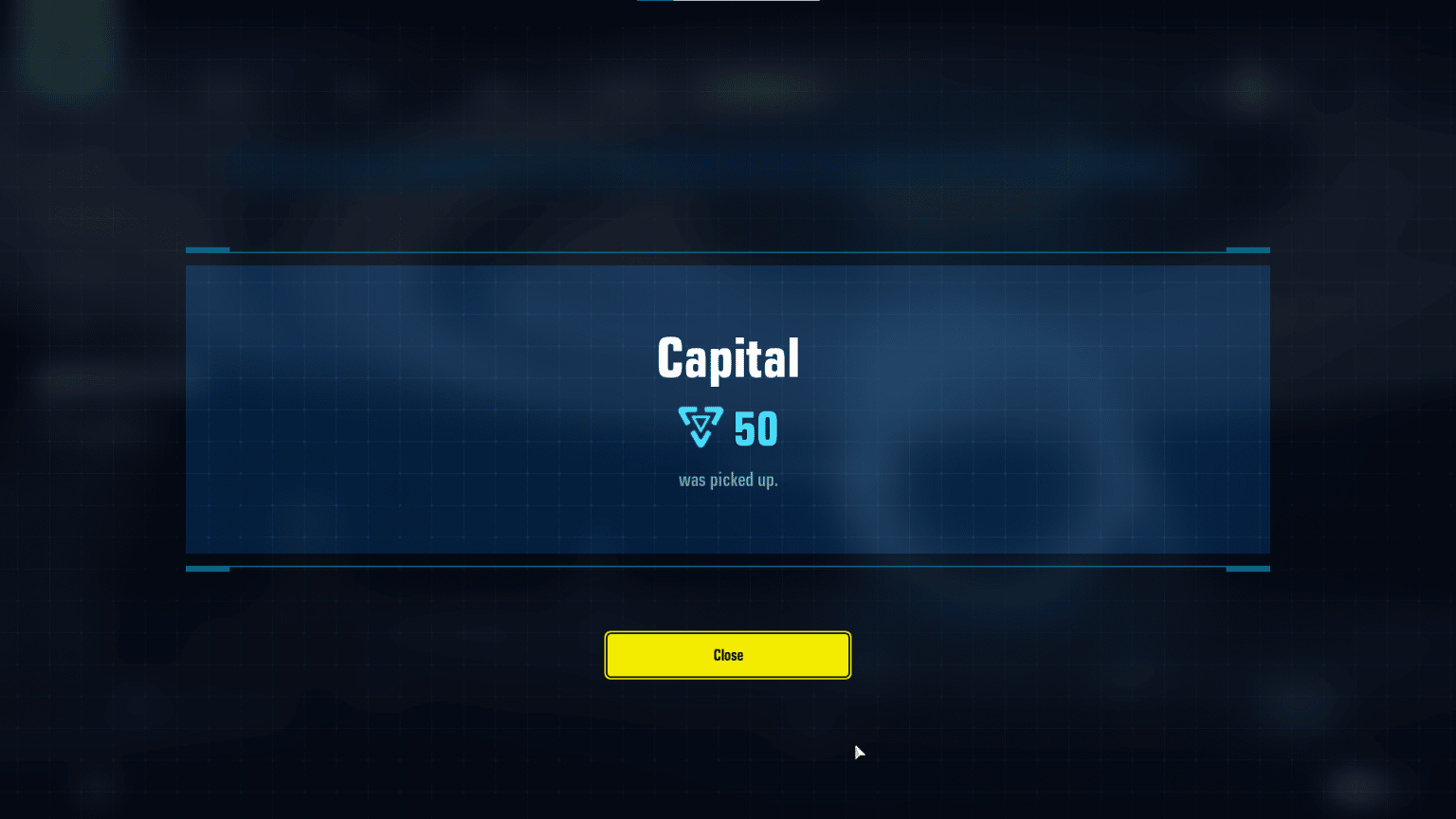Click the blue bracket at dialog bottom-right corner
This screenshot has height=819, width=1456.
coord(1249,569)
